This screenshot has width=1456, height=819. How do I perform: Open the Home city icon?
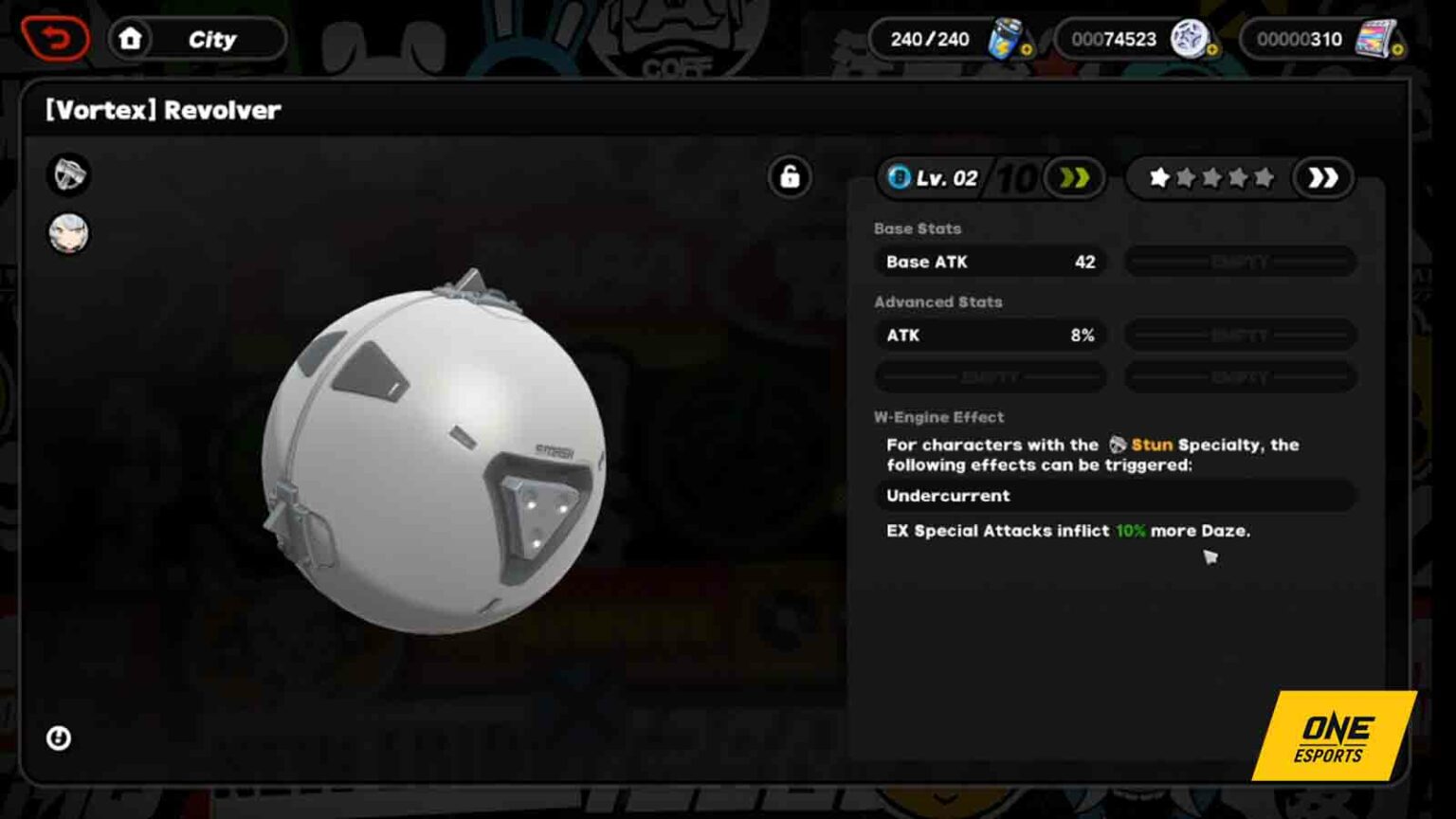coord(132,39)
